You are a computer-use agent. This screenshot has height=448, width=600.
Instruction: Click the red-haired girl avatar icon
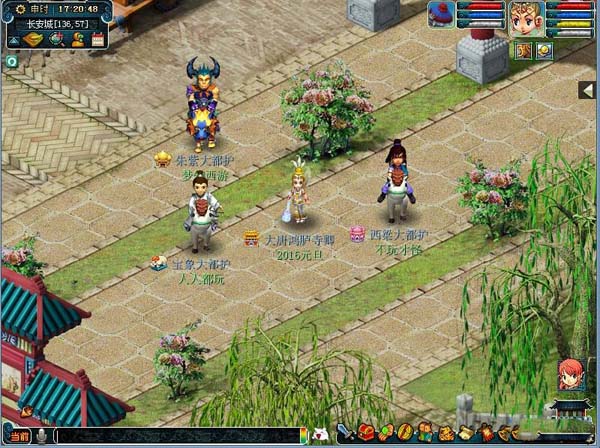coord(571,375)
